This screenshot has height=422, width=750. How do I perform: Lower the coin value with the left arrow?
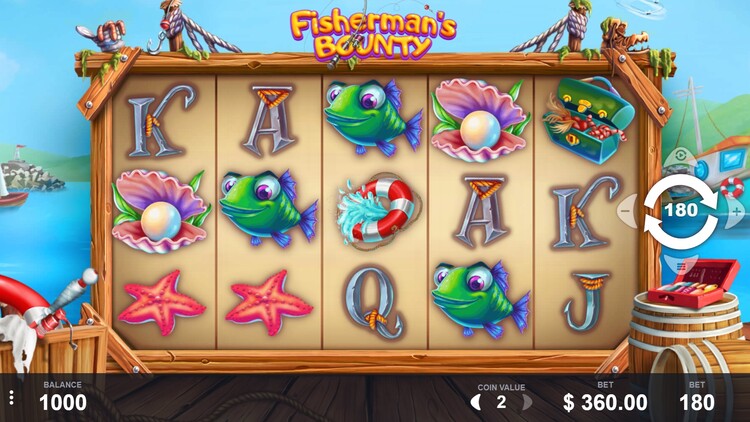[x=477, y=402]
